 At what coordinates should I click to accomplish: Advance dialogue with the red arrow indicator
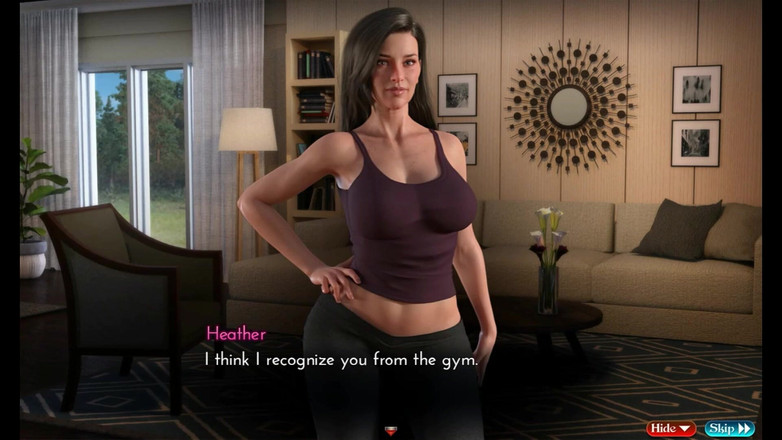tap(391, 431)
